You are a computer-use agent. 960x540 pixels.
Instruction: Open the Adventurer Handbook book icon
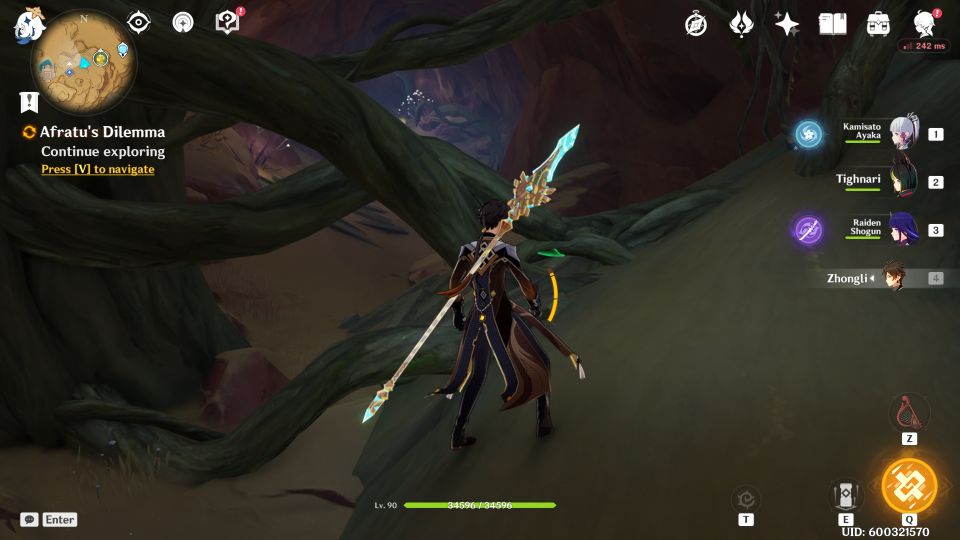(832, 24)
